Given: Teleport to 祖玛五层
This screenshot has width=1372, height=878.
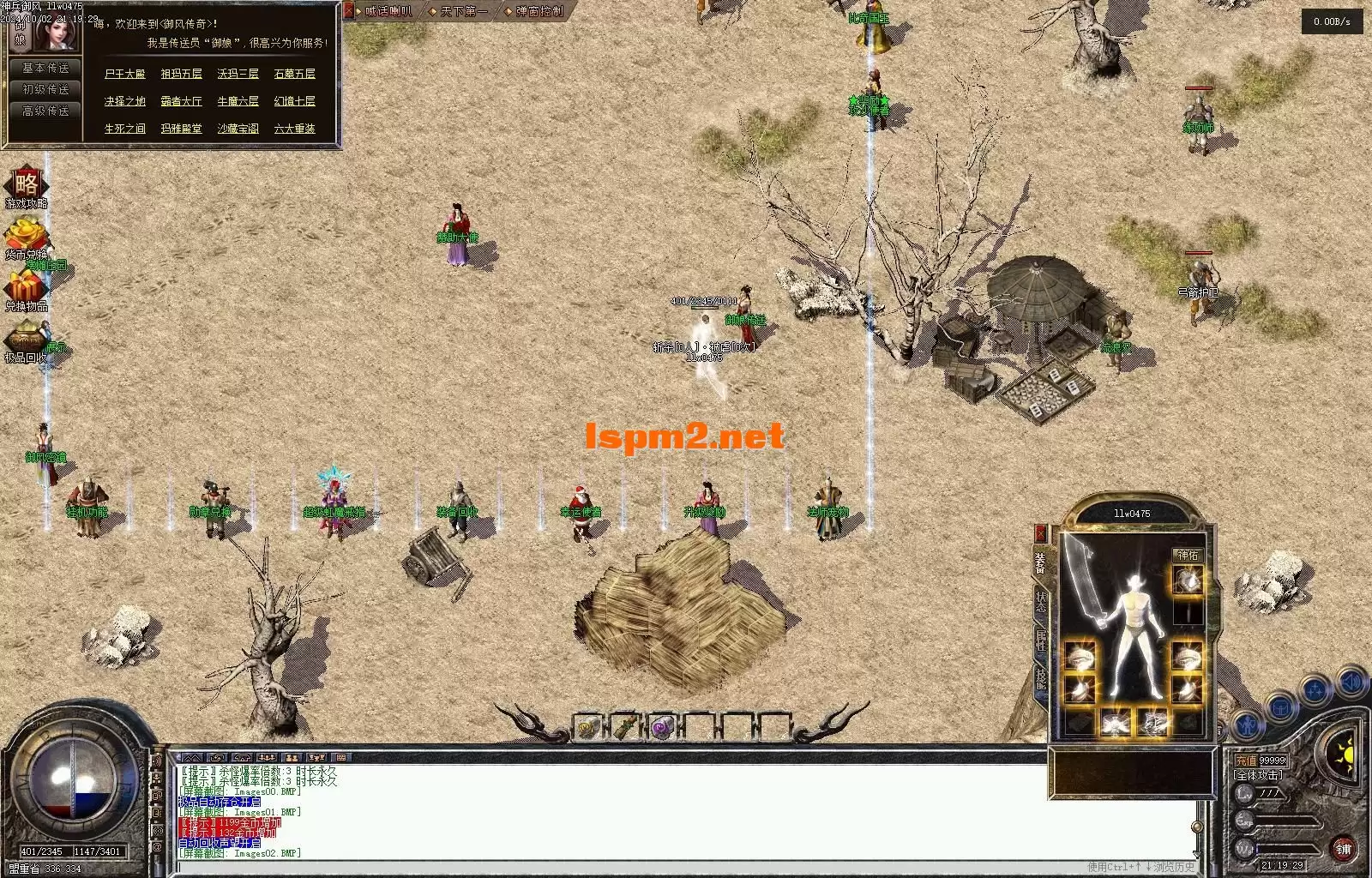Looking at the screenshot, I should click(x=181, y=75).
